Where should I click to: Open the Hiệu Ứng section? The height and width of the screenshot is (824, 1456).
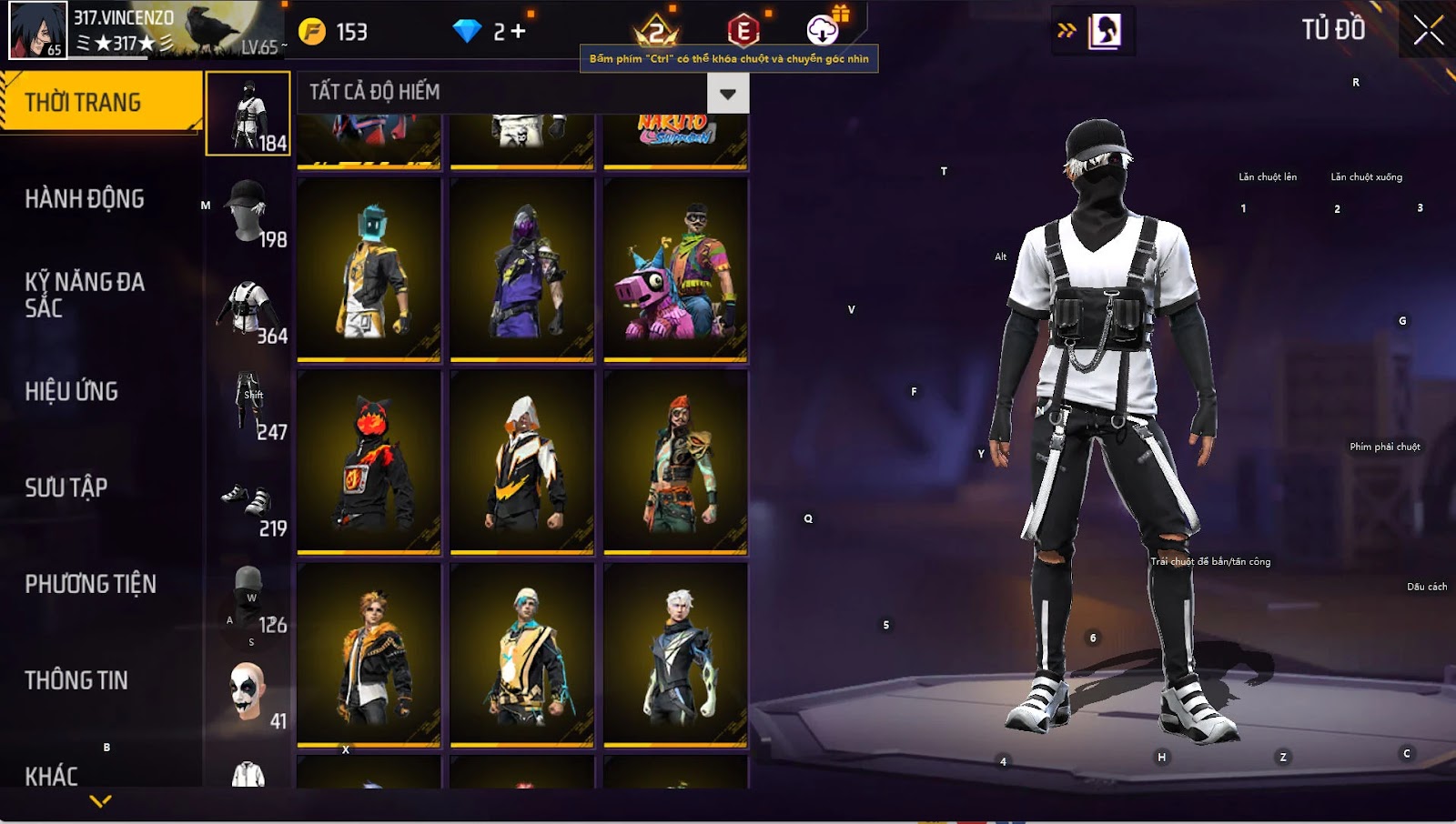[x=72, y=391]
